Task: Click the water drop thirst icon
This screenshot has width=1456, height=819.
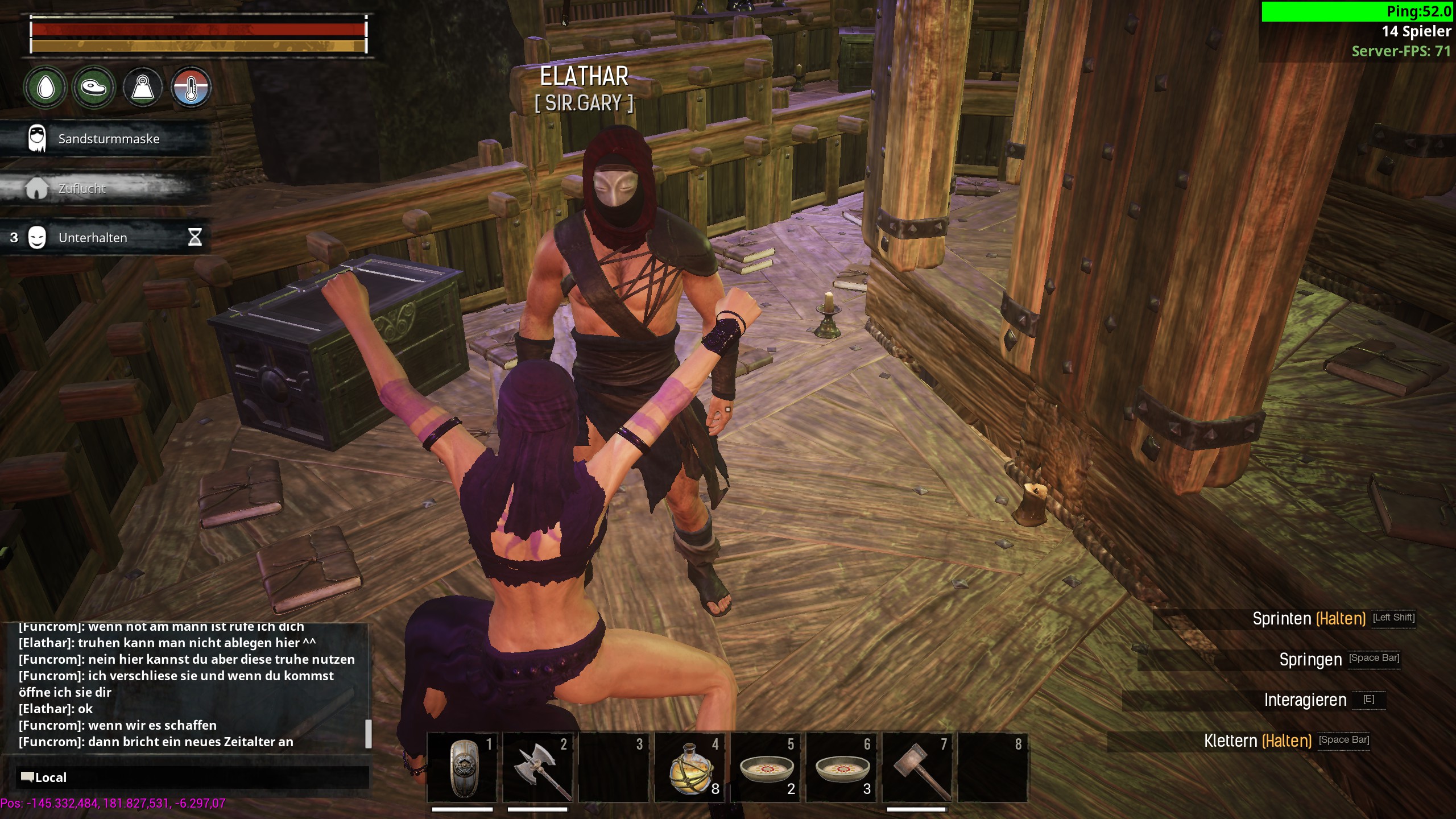Action: (45, 88)
